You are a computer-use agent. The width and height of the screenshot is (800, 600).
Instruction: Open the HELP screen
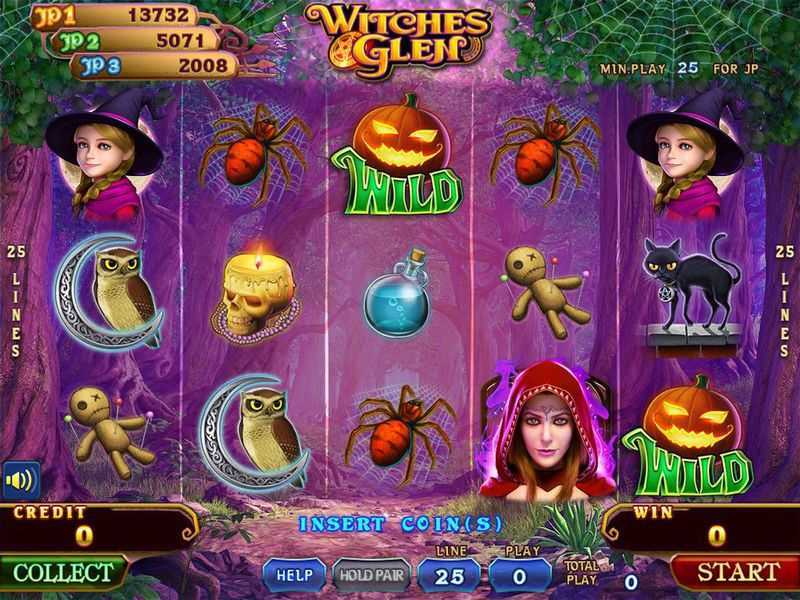(x=295, y=575)
